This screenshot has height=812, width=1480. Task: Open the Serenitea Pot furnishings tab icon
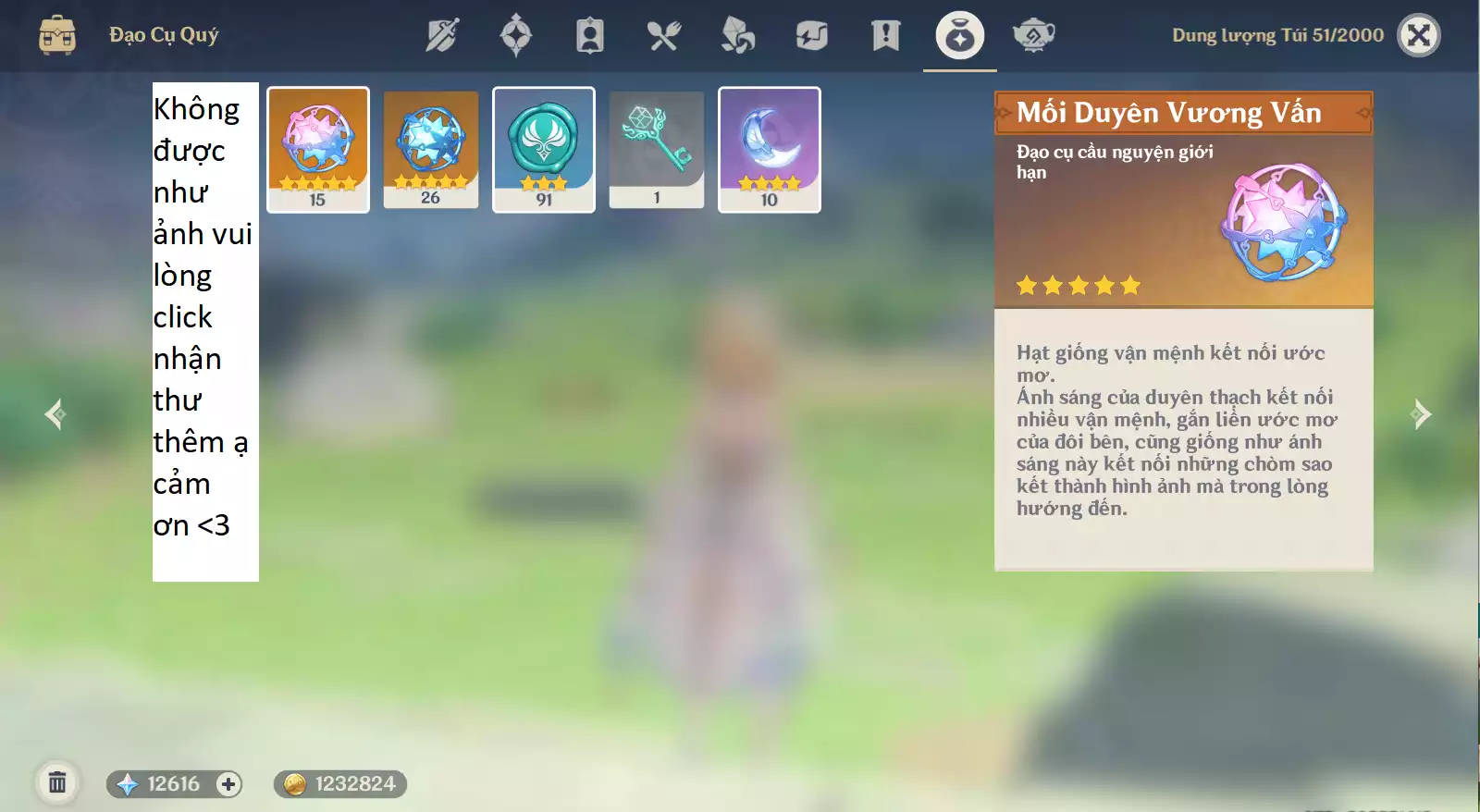click(1033, 35)
